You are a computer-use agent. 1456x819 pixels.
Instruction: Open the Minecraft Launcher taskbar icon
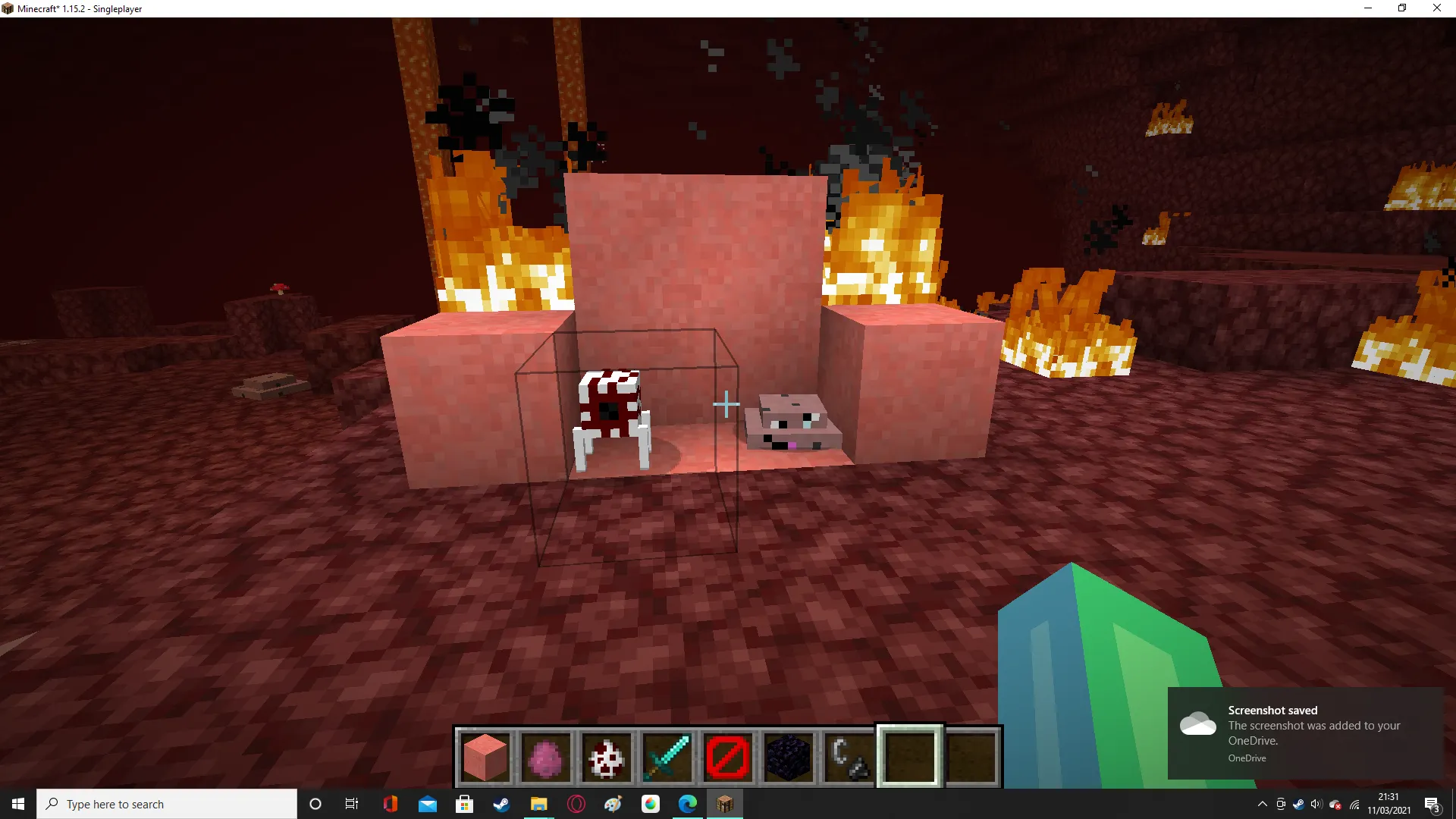point(724,804)
